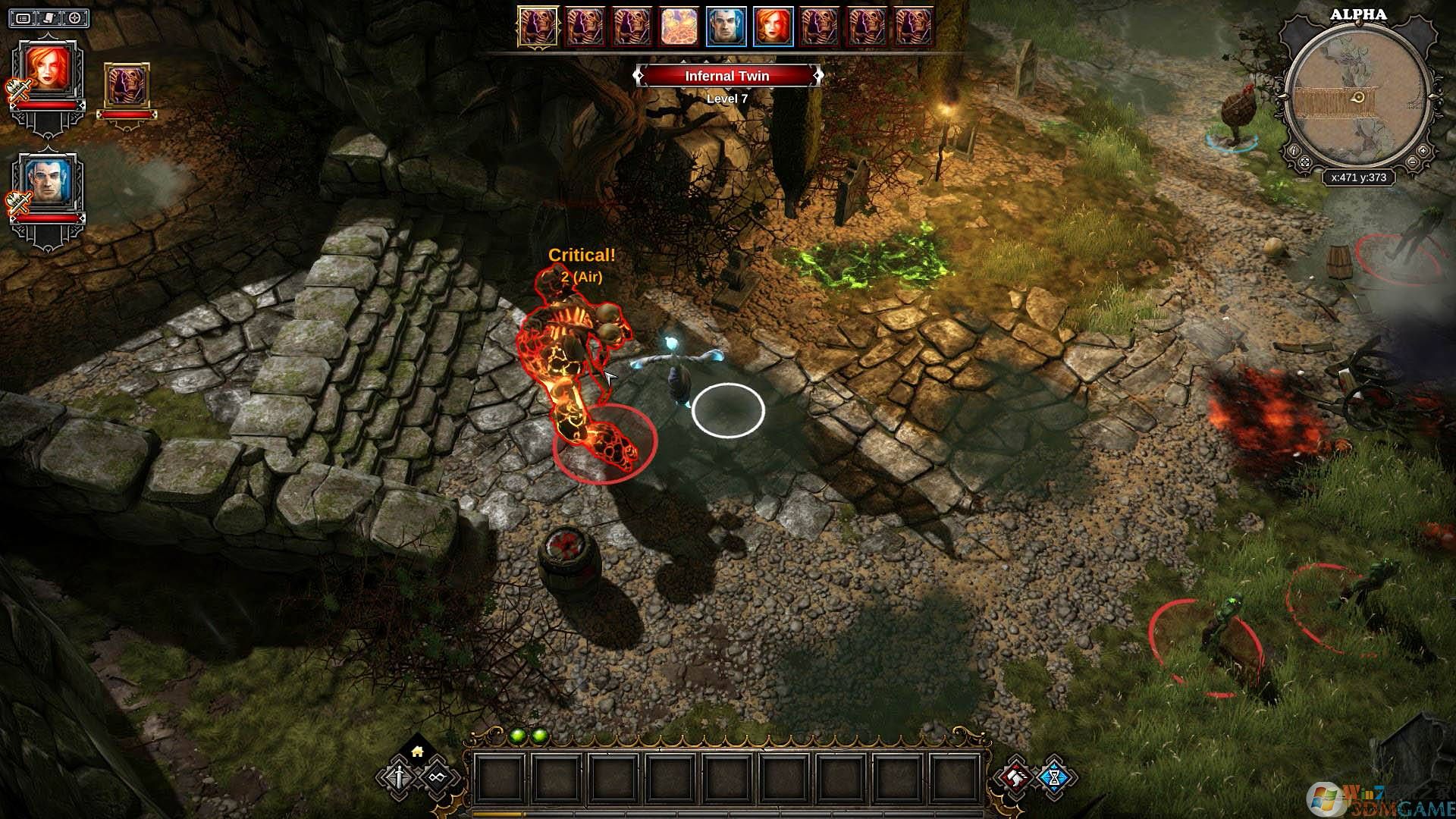Click the compass button beside the journal scroll
The height and width of the screenshot is (819, 1456).
[75, 17]
